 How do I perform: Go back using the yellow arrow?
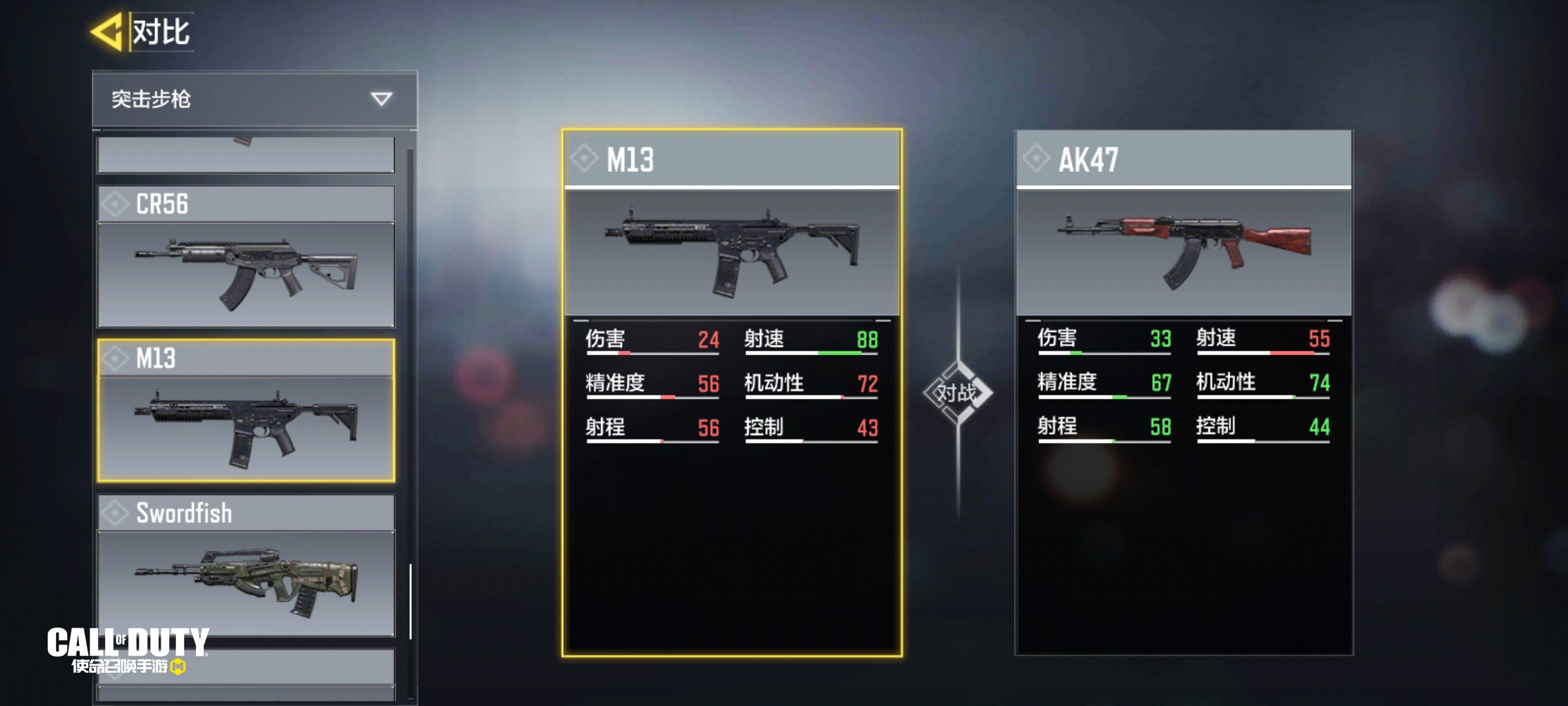pos(107,31)
